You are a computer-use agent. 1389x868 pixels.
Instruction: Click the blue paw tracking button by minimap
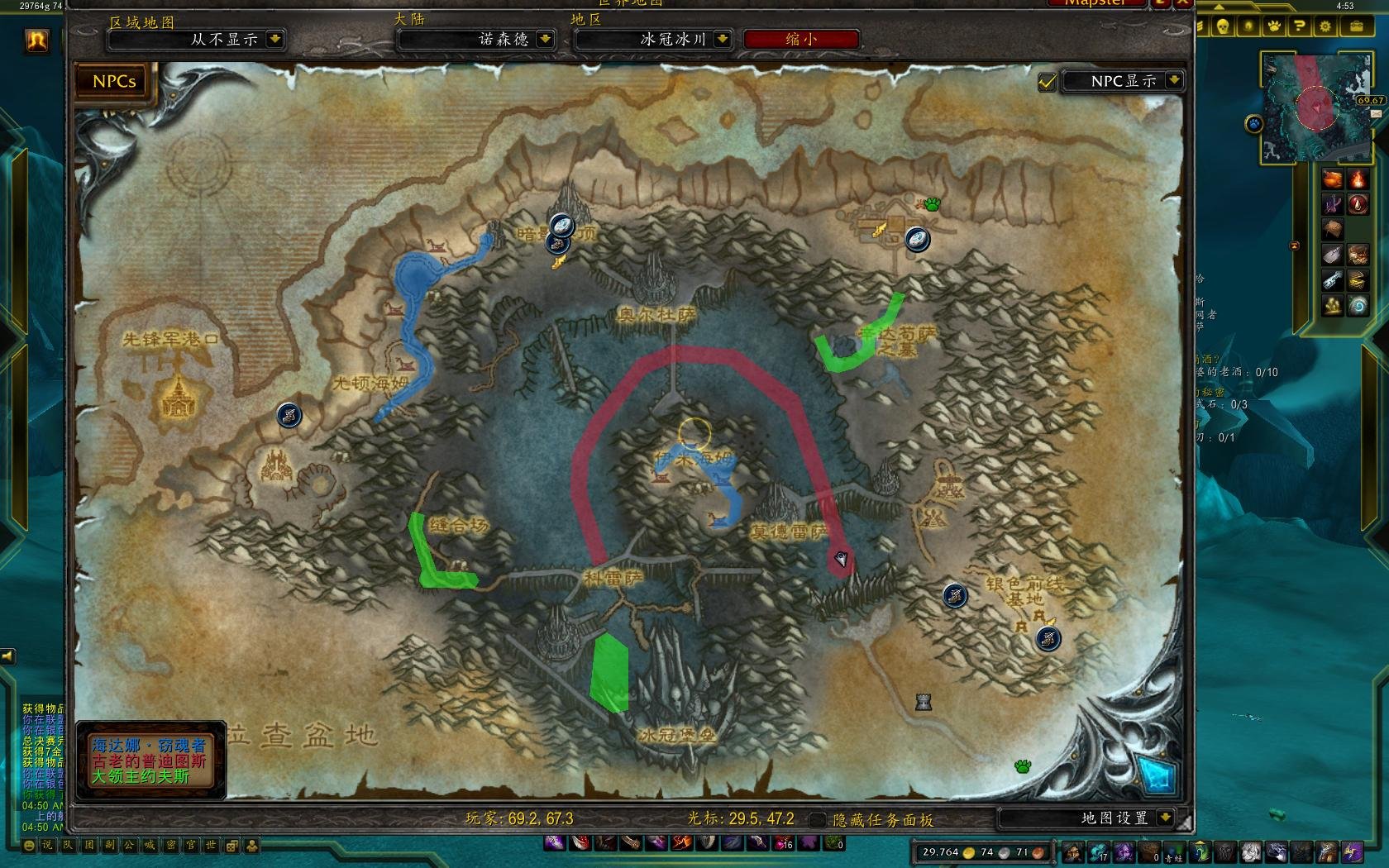[x=1254, y=124]
